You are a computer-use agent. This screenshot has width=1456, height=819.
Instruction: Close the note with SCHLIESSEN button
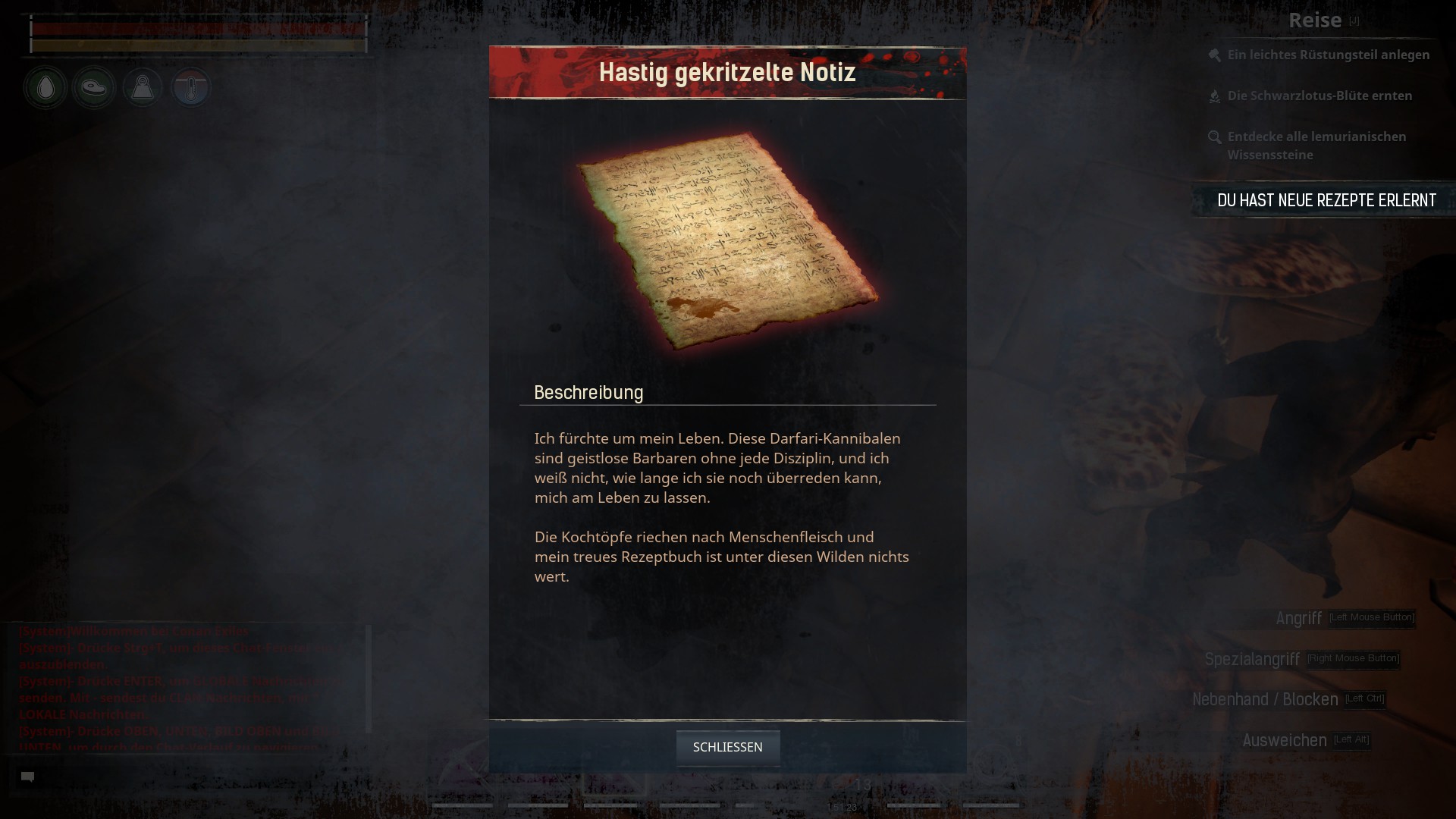point(727,748)
